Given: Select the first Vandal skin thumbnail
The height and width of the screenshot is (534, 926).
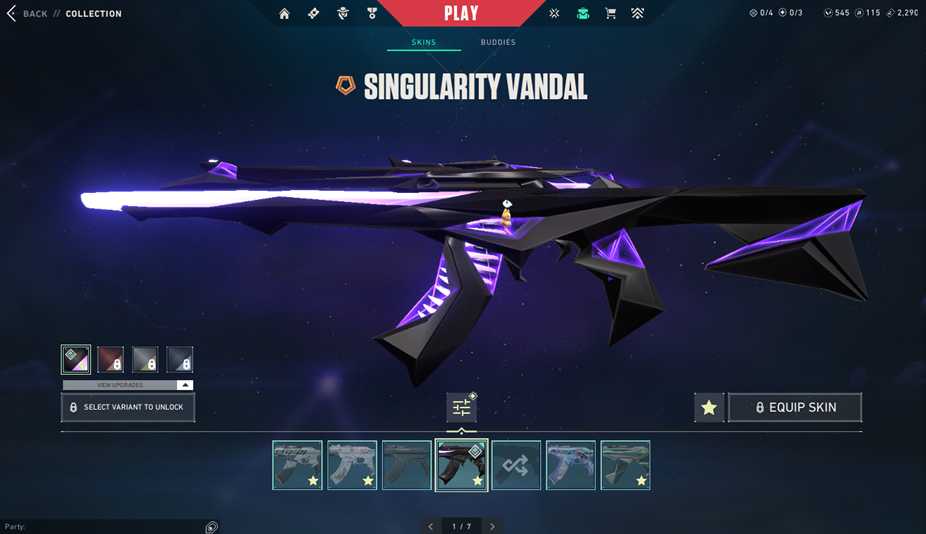Looking at the screenshot, I should point(297,465).
